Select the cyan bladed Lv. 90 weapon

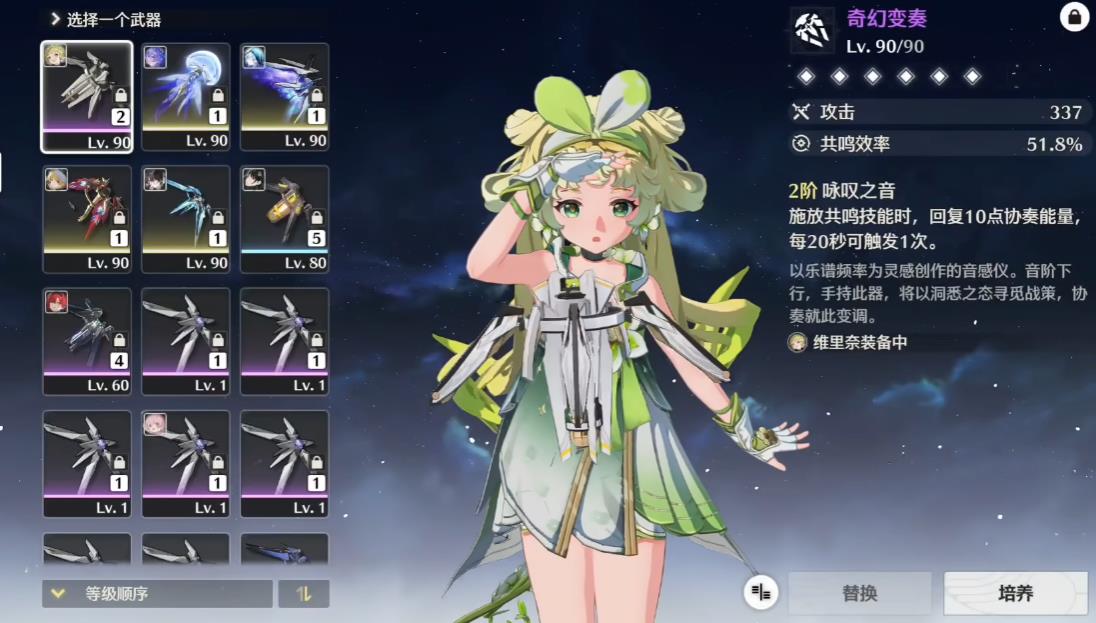[x=186, y=219]
